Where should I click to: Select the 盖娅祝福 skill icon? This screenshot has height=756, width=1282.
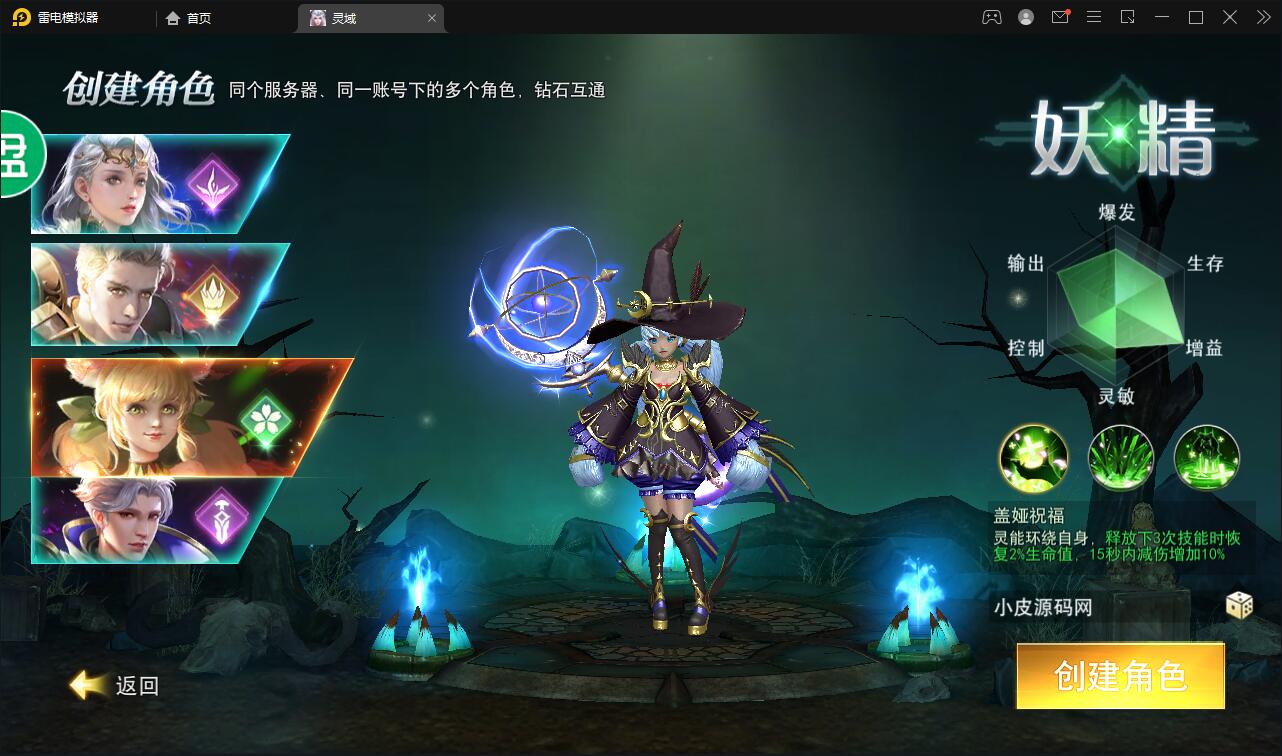point(1034,457)
